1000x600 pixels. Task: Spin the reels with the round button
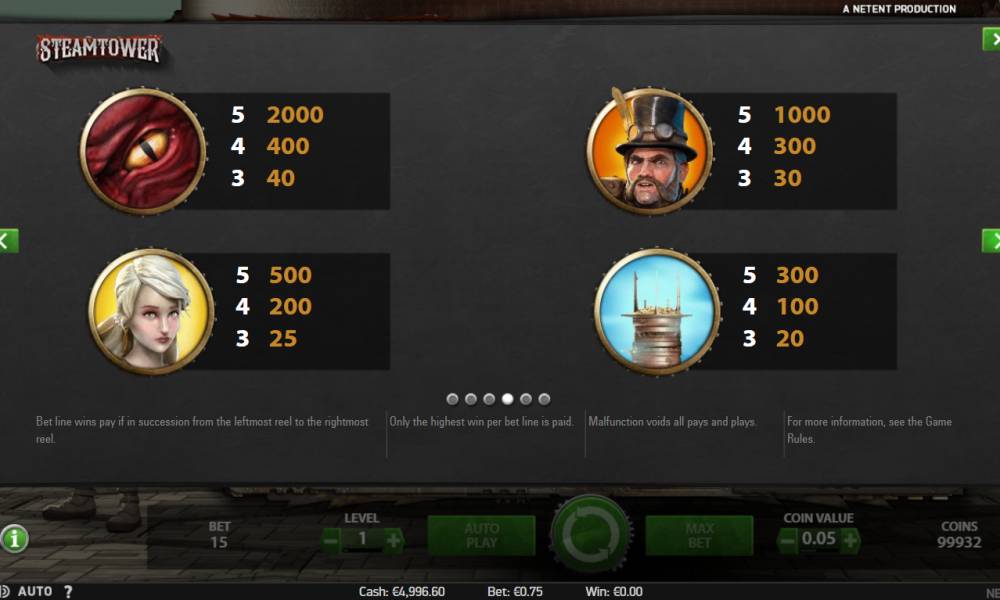tap(591, 534)
